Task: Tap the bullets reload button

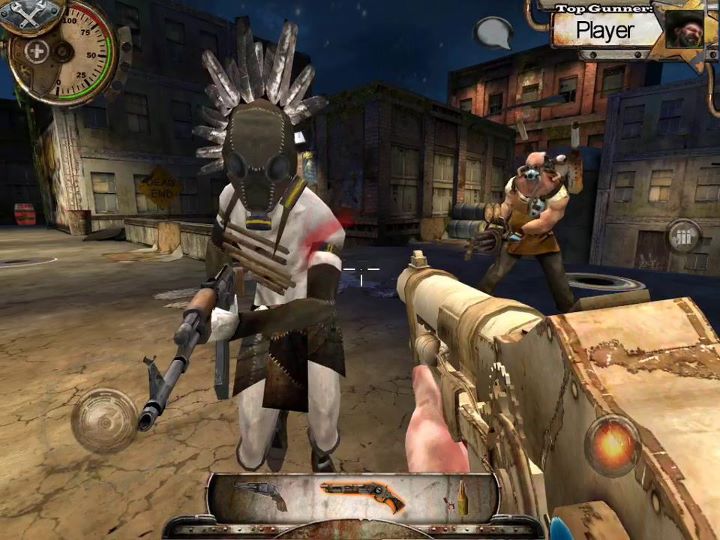Action: pos(684,238)
